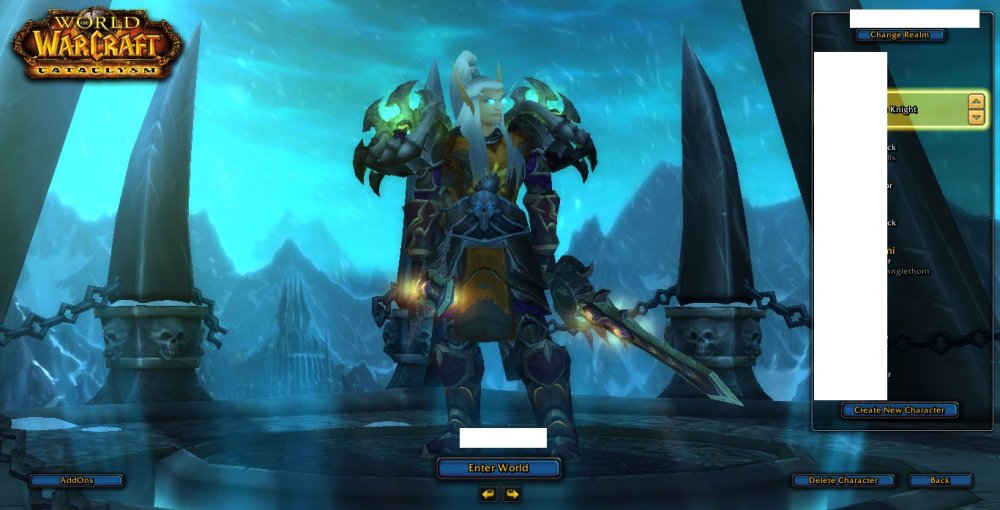Move the selected character up the list
The height and width of the screenshot is (510, 1000).
coord(976,101)
